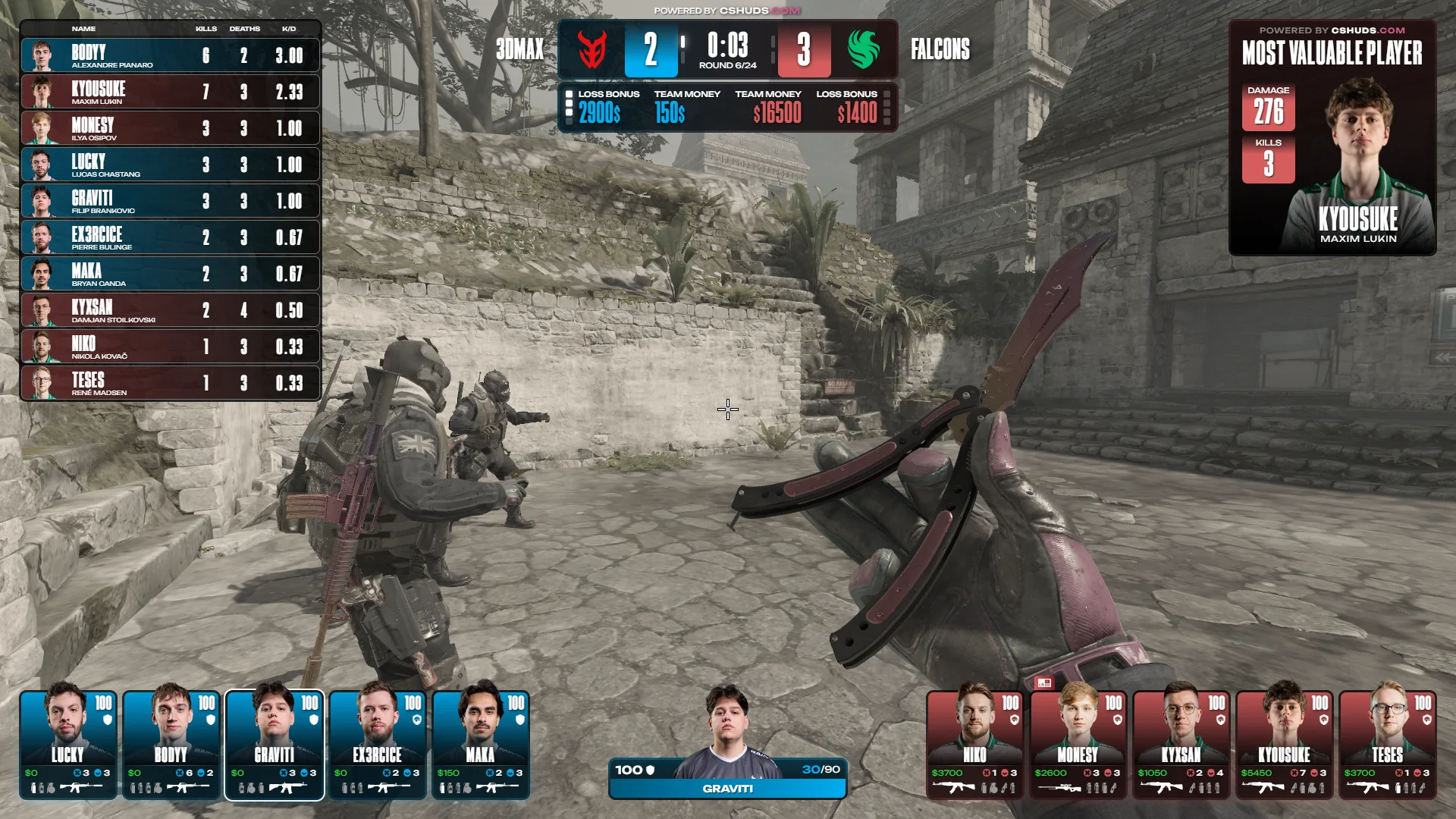Select Bodyy's row in the scoreboard
This screenshot has width=1456, height=819.
(x=171, y=55)
